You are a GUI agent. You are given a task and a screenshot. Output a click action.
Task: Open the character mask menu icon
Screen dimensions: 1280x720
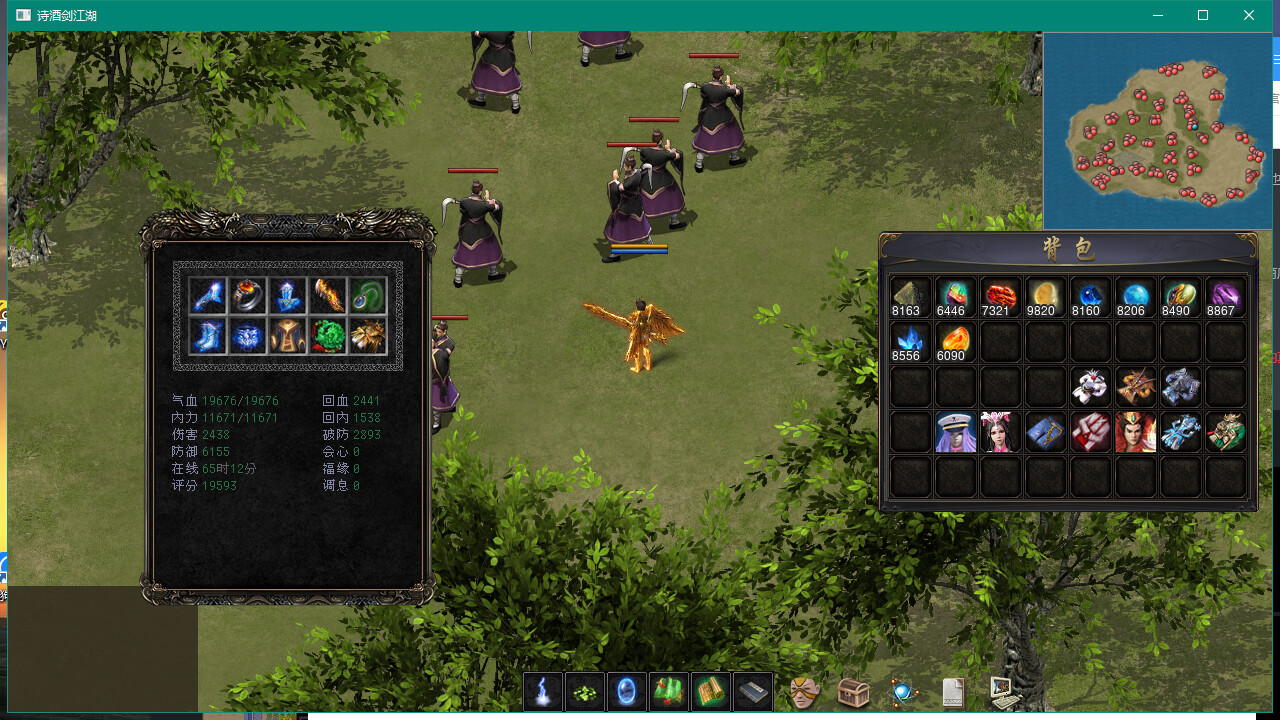tap(804, 692)
